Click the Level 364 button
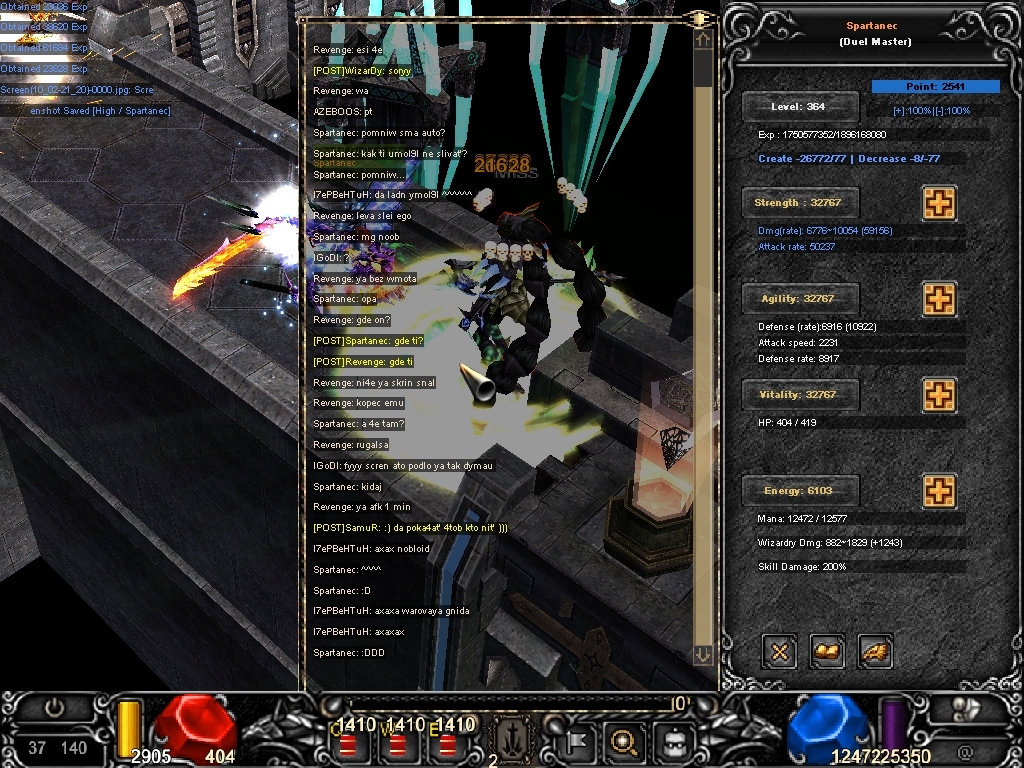This screenshot has height=768, width=1024. (799, 107)
